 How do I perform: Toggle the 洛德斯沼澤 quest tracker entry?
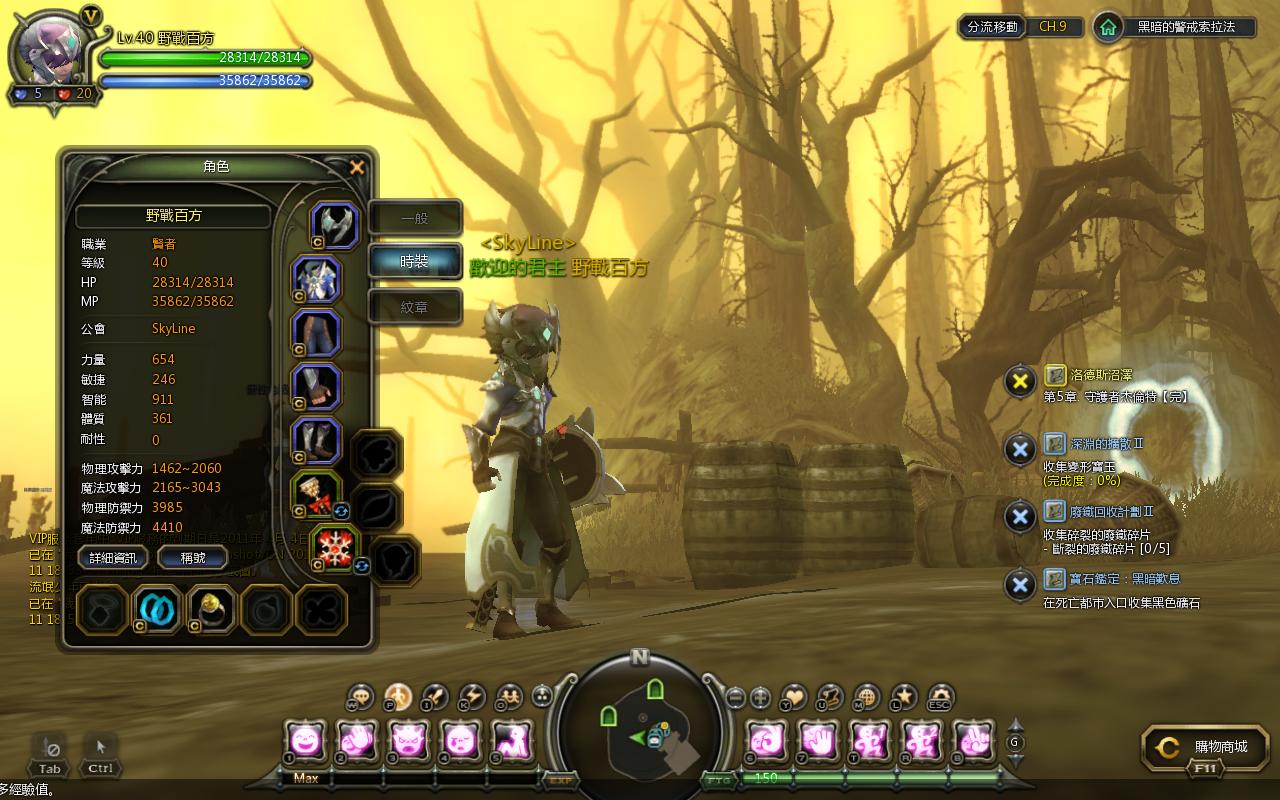pos(1019,381)
